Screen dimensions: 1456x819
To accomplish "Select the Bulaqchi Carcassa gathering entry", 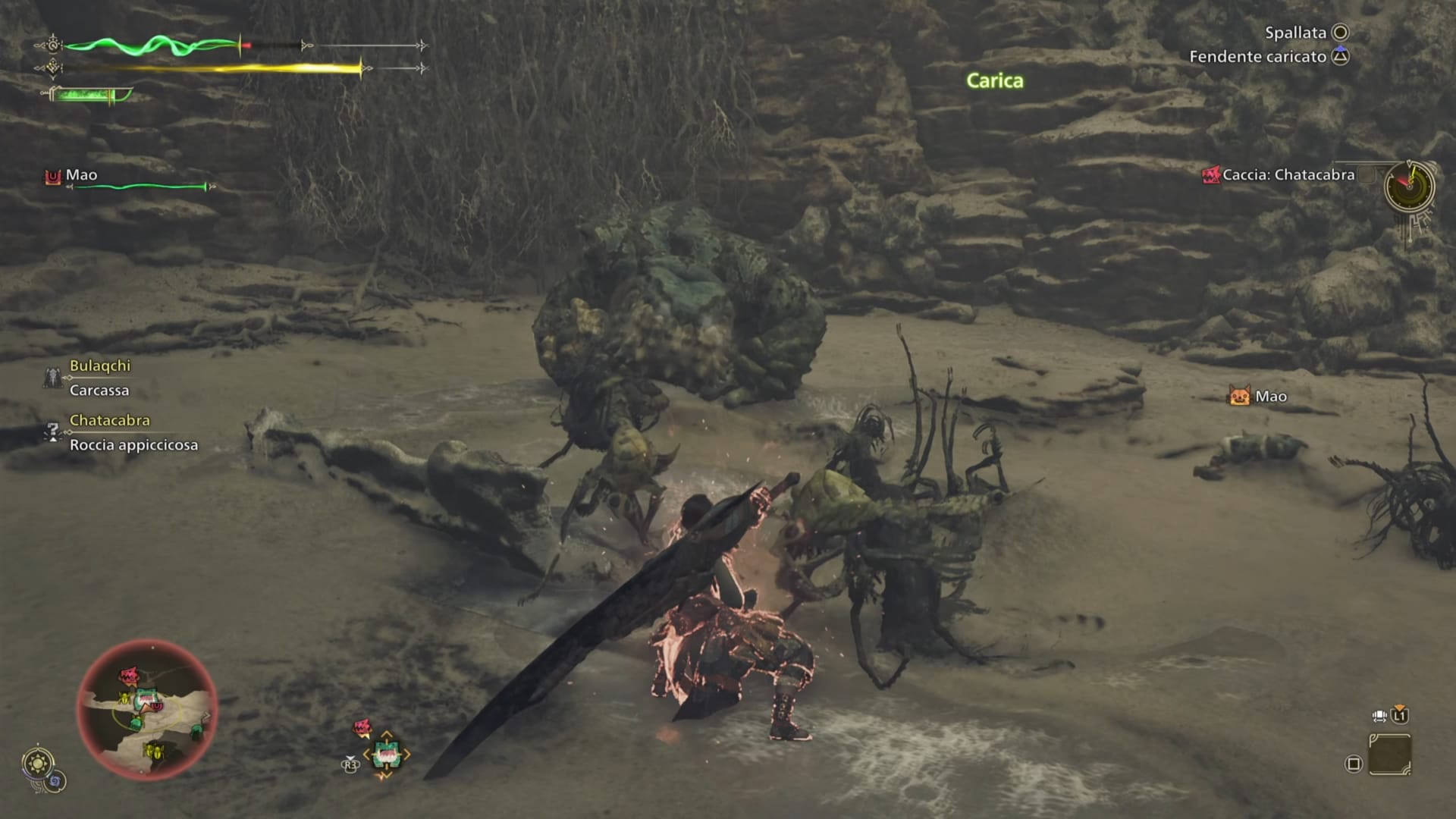I will (x=99, y=378).
